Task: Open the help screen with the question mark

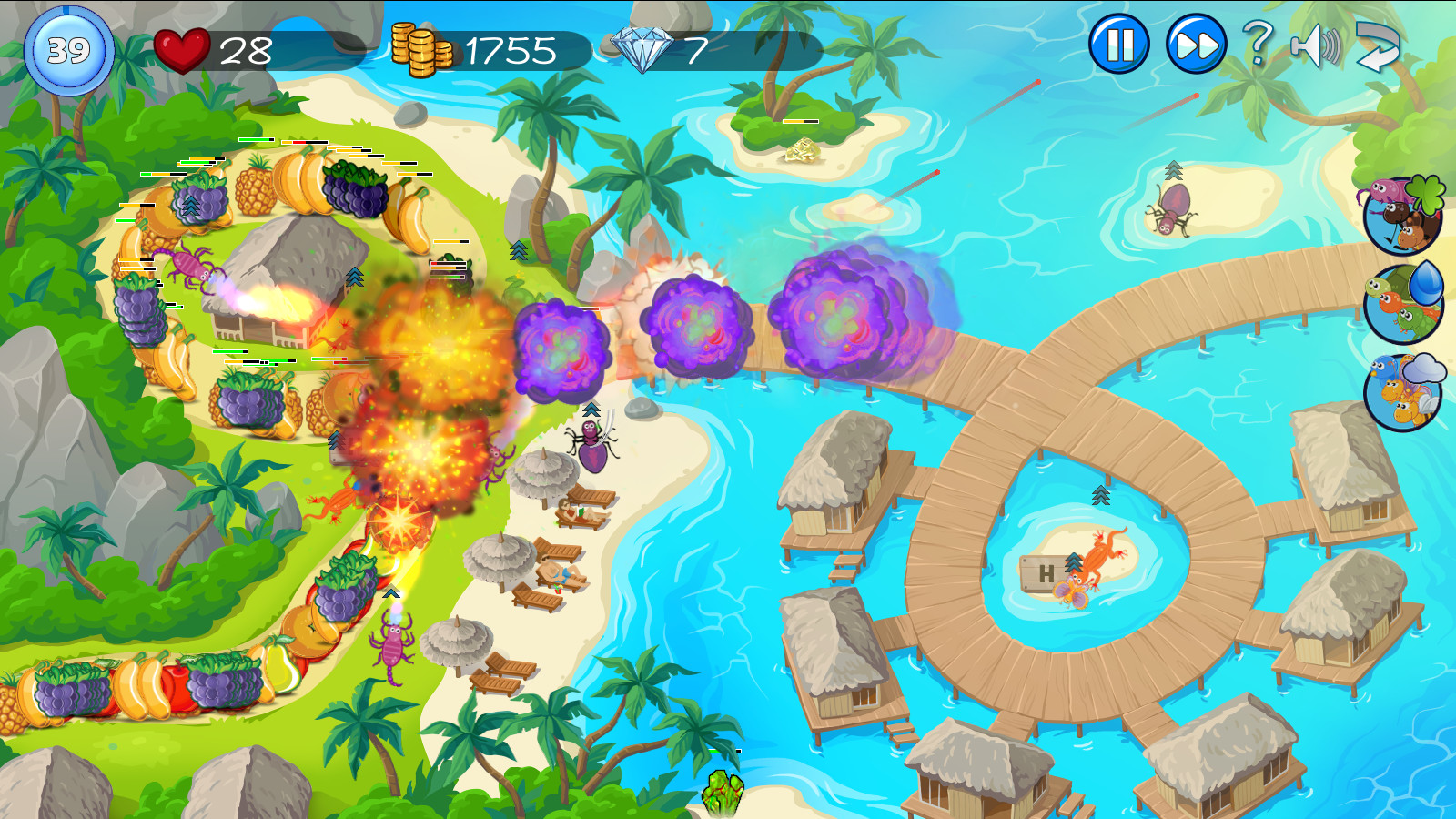Action: 1260,43
